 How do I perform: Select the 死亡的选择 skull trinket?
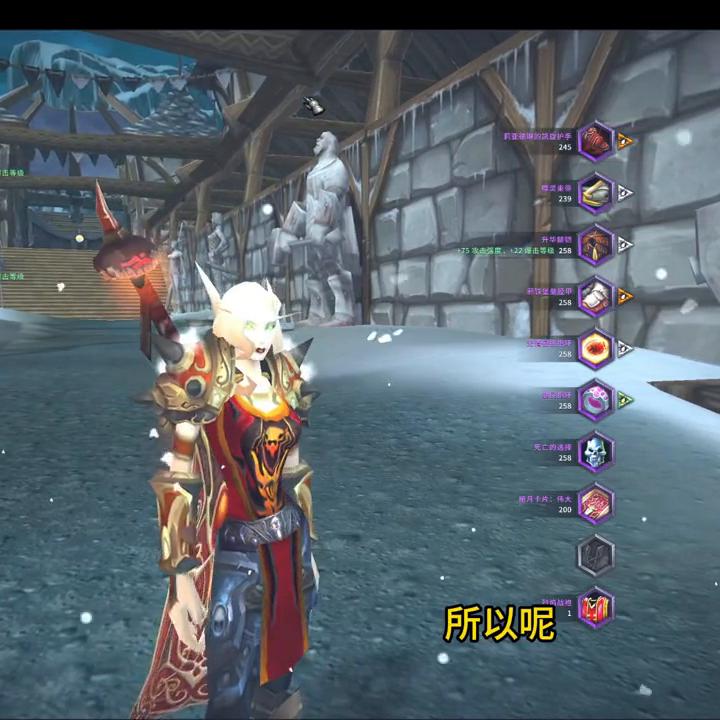tap(596, 452)
